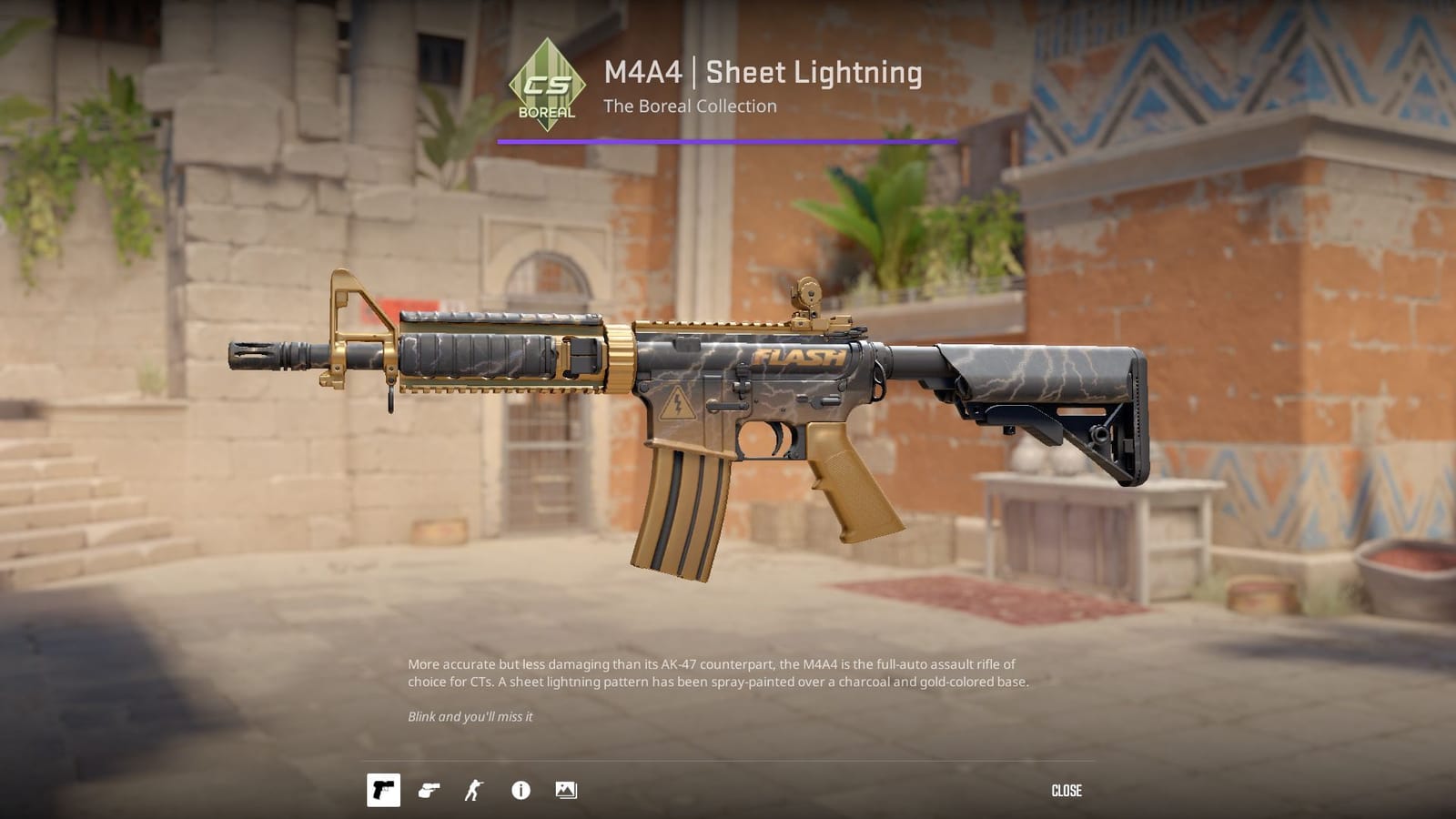
Task: Switch to the second gun display icon
Action: (x=431, y=791)
